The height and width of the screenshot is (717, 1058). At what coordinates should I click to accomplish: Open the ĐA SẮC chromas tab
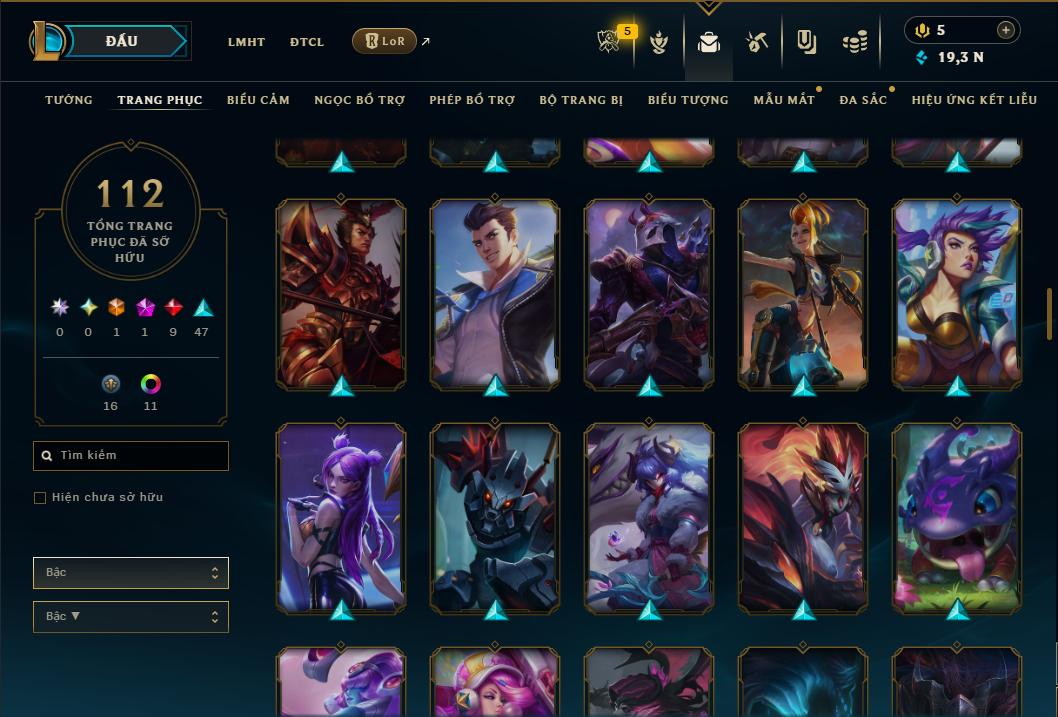tap(863, 100)
